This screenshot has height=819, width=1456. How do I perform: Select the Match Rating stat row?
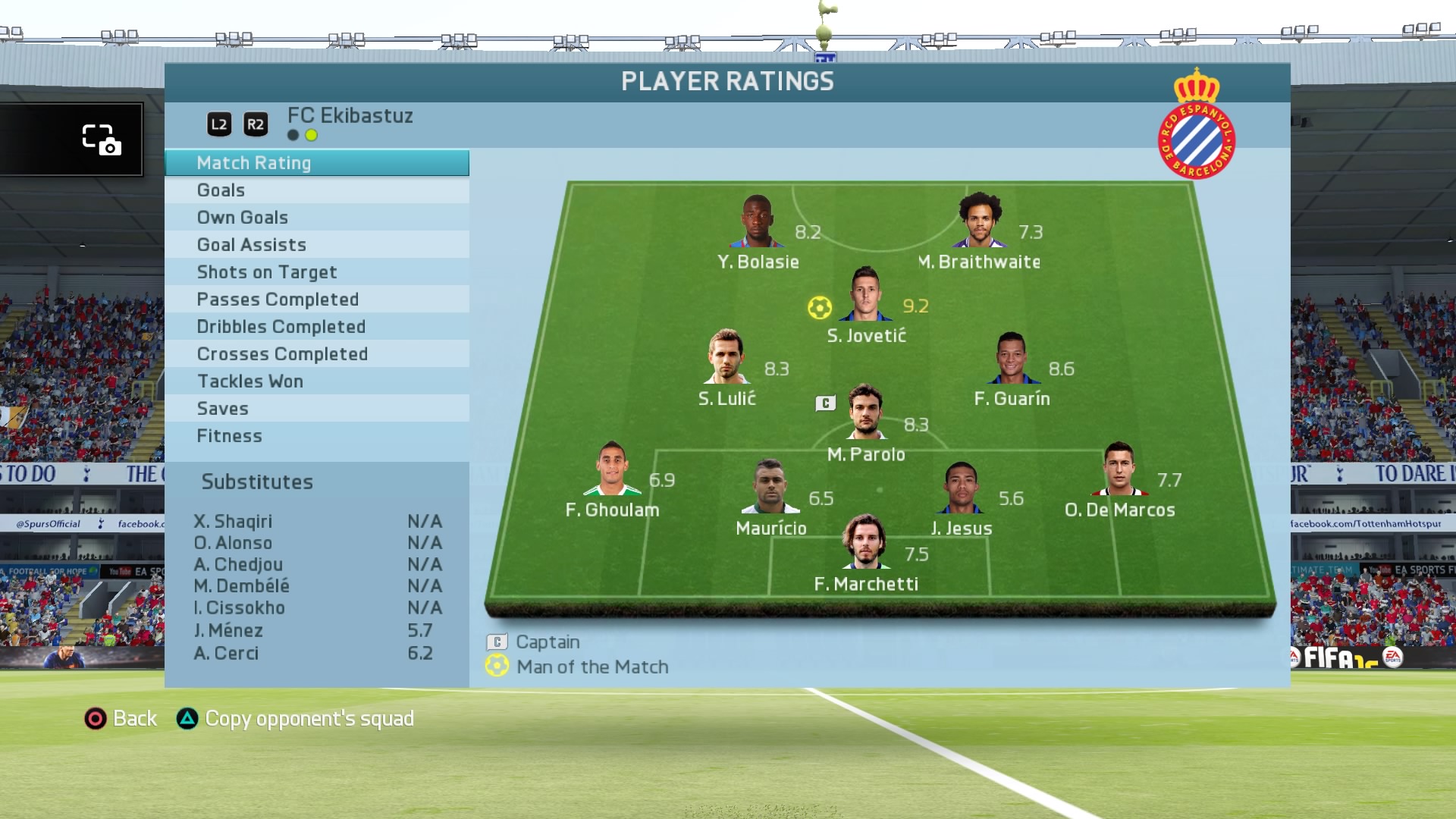pos(317,163)
